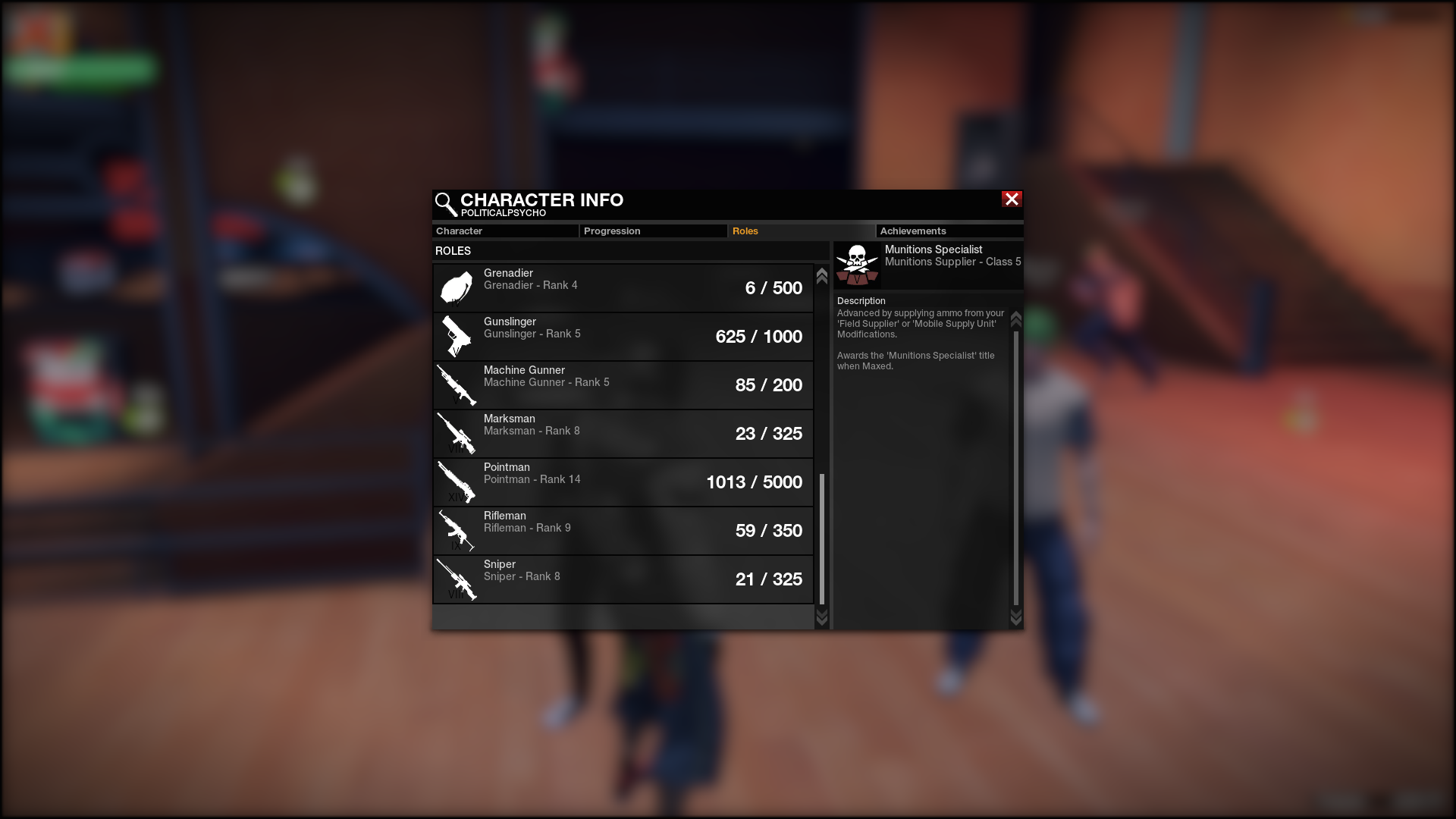Viewport: 1456px width, 819px height.
Task: Click the description panel scroll-up arrow
Action: pos(1016,318)
